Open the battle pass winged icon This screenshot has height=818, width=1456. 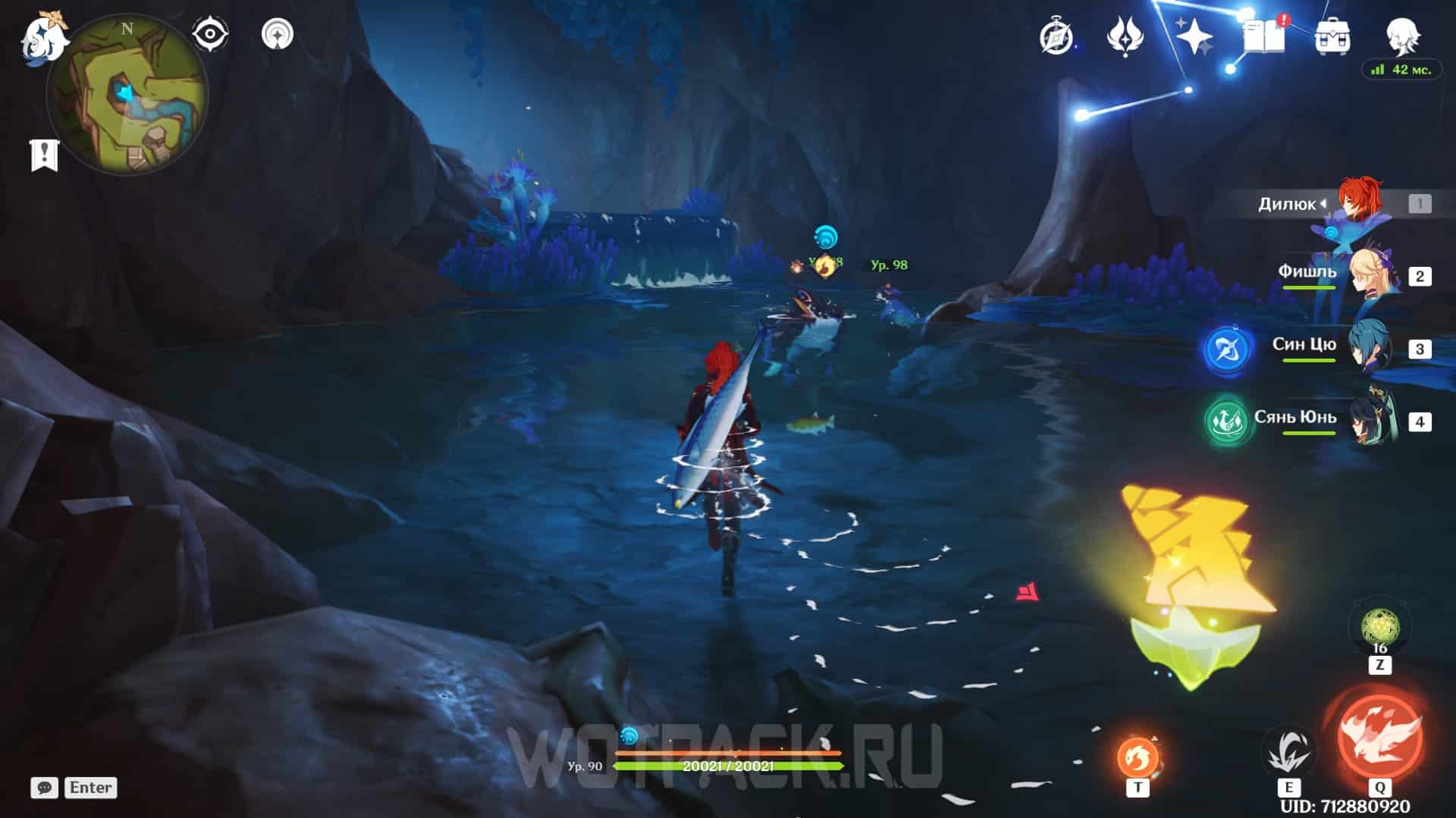pos(1124,36)
